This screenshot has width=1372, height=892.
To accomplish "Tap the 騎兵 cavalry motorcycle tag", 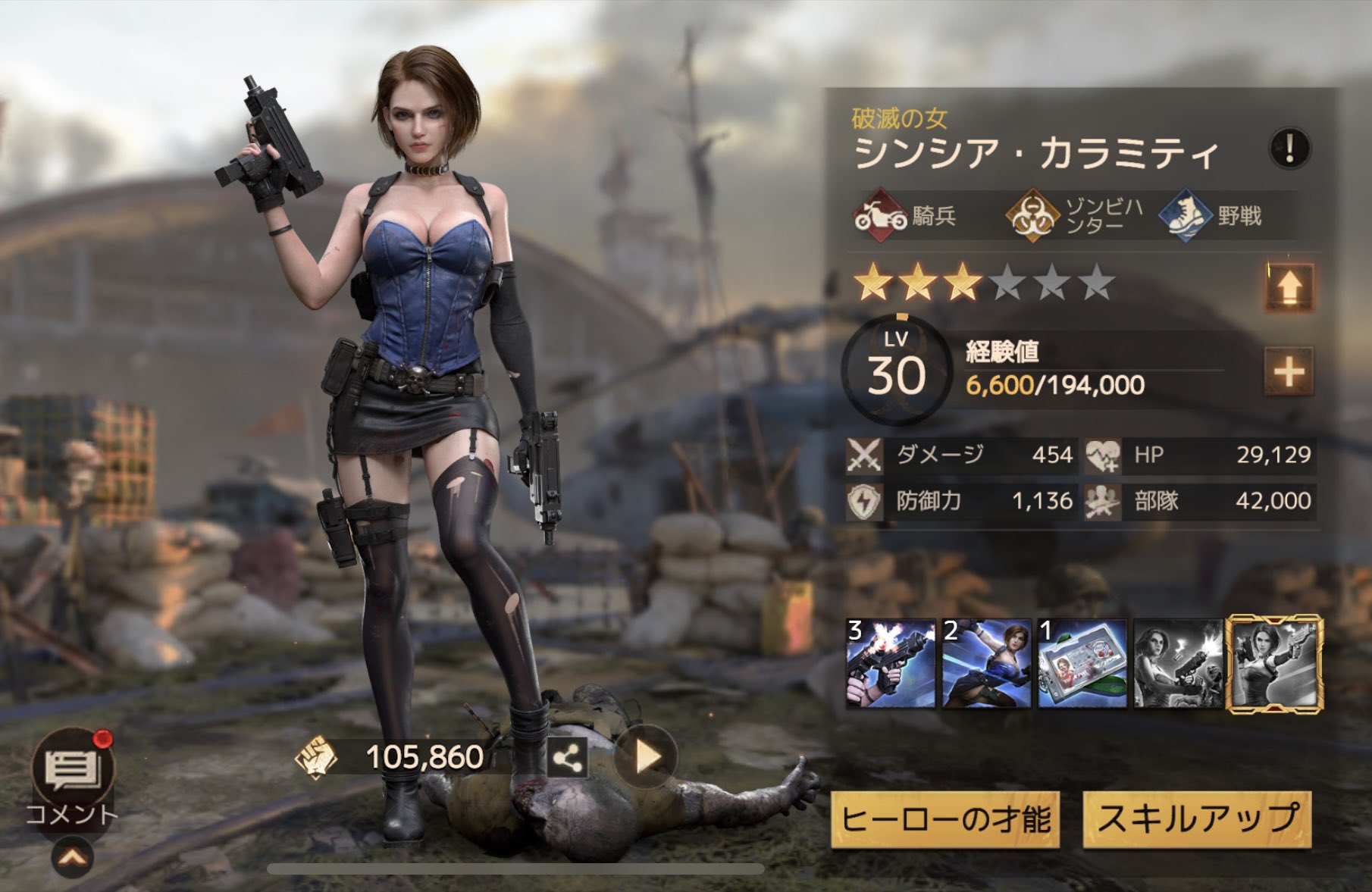I will (906, 216).
